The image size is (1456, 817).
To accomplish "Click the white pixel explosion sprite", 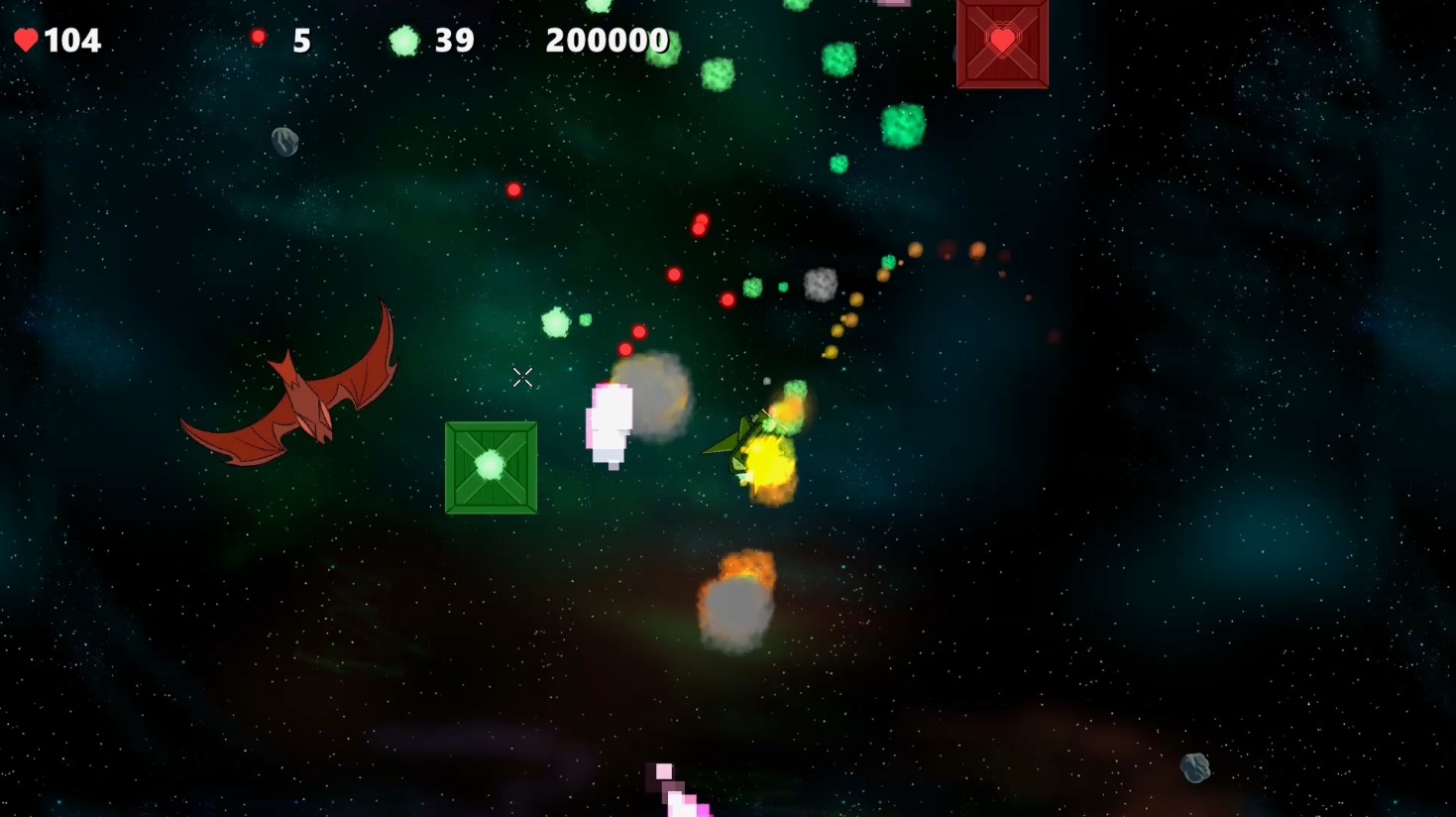I will pyautogui.click(x=609, y=421).
